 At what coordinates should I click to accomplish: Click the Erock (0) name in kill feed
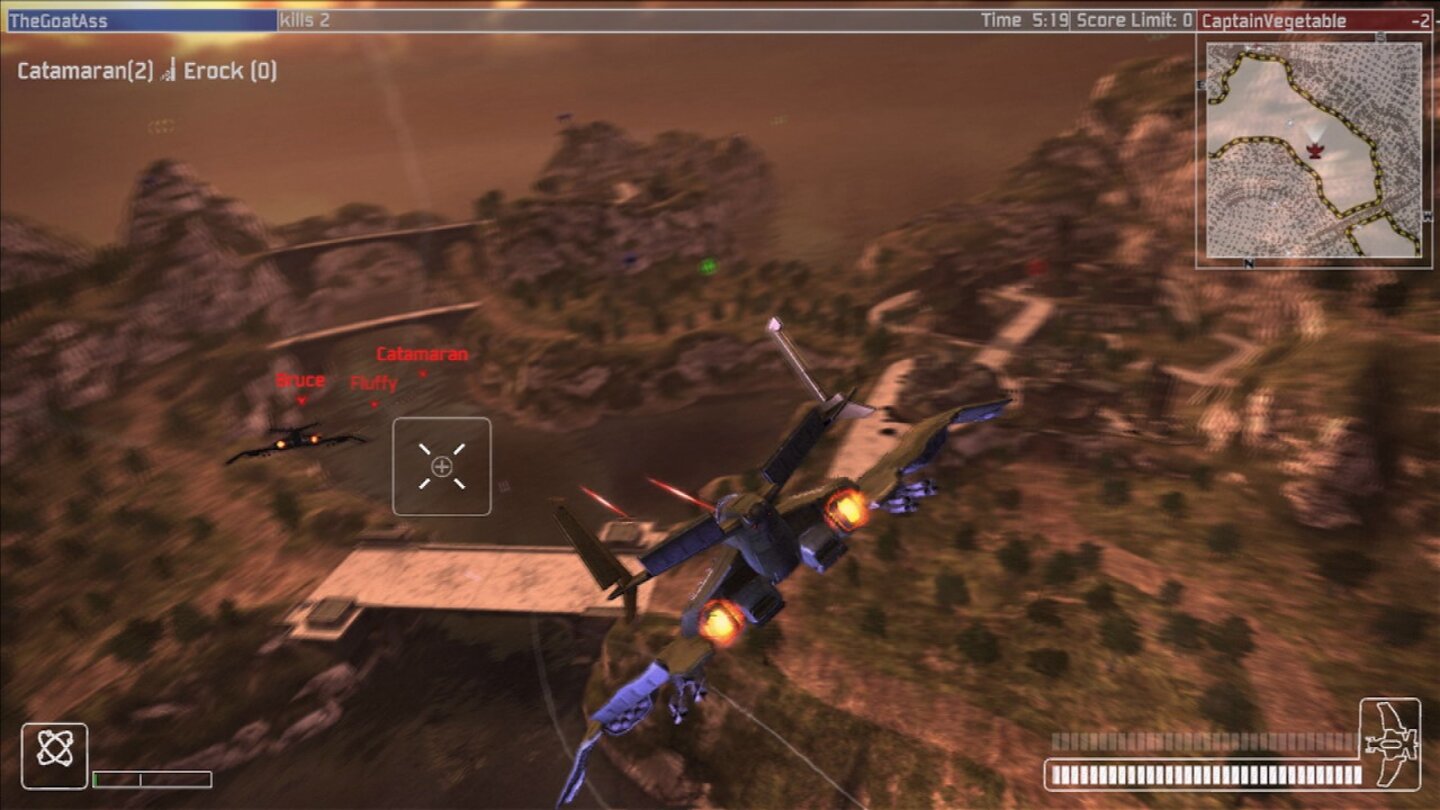click(230, 71)
